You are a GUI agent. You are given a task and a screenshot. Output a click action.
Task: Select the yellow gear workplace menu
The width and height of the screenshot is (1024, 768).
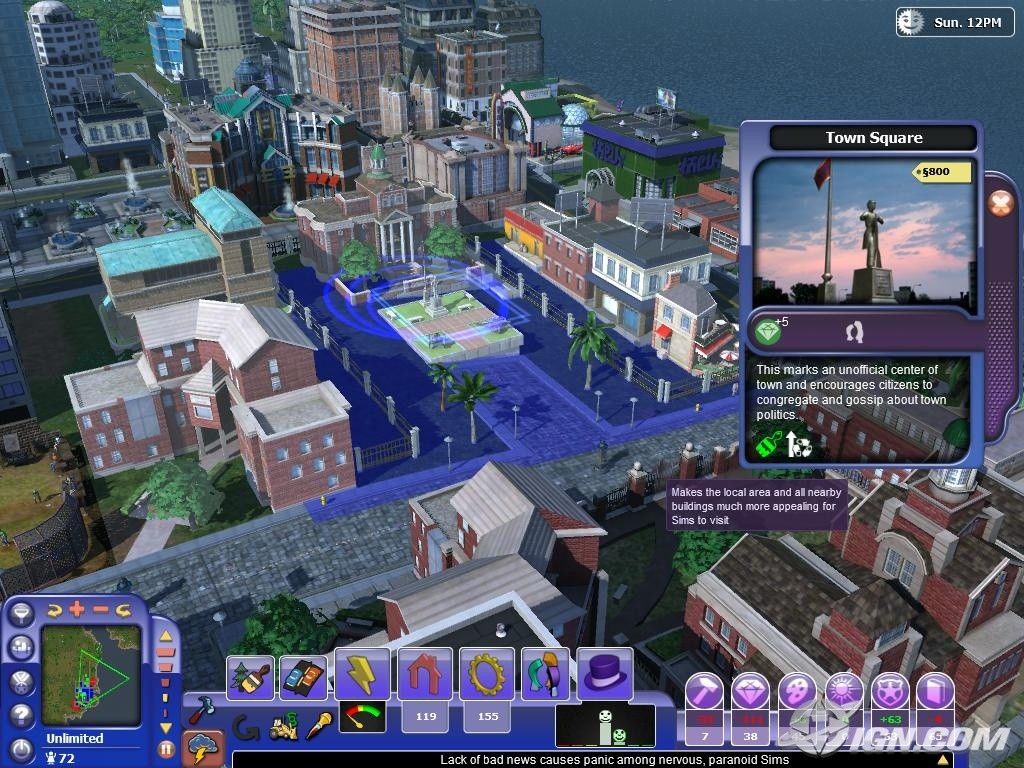[487, 675]
